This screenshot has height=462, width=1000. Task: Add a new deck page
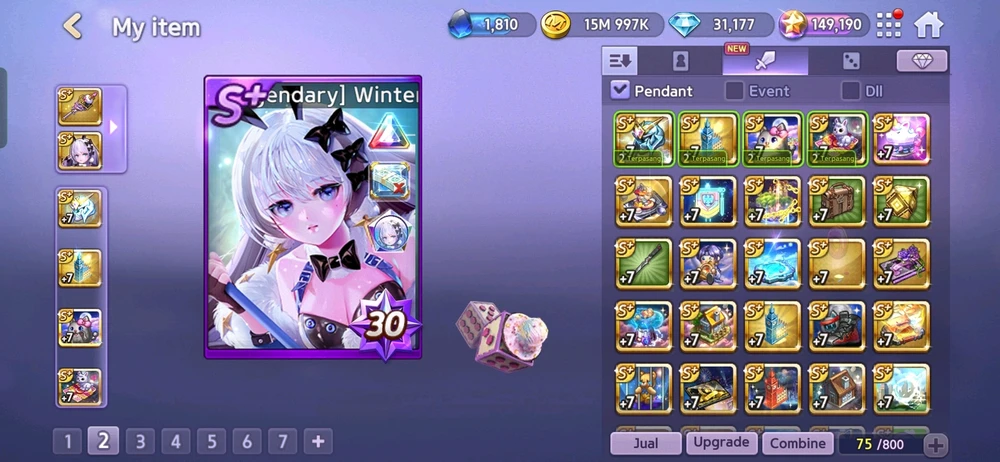pos(318,441)
